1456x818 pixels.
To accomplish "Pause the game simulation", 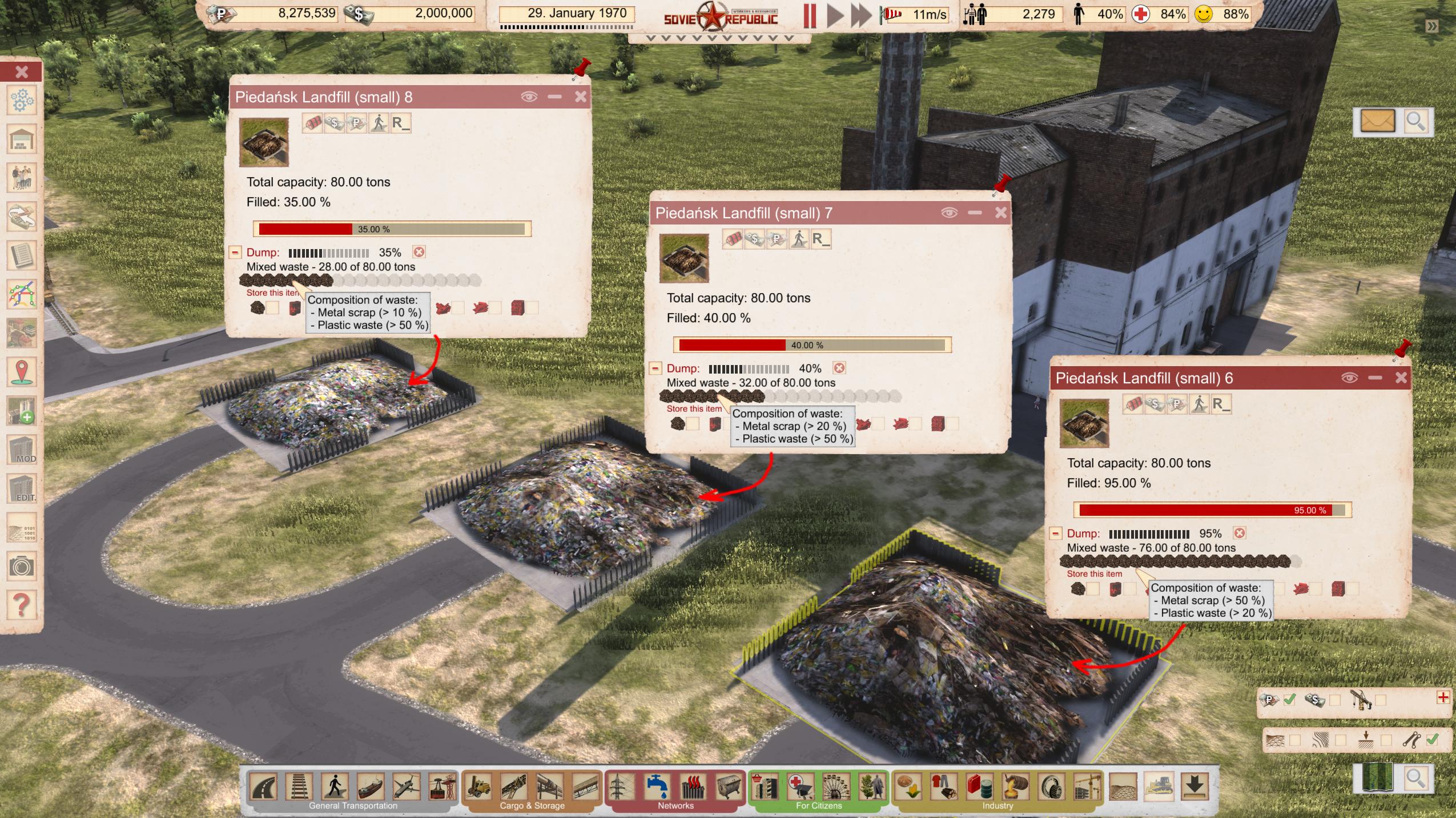I will pyautogui.click(x=810, y=15).
